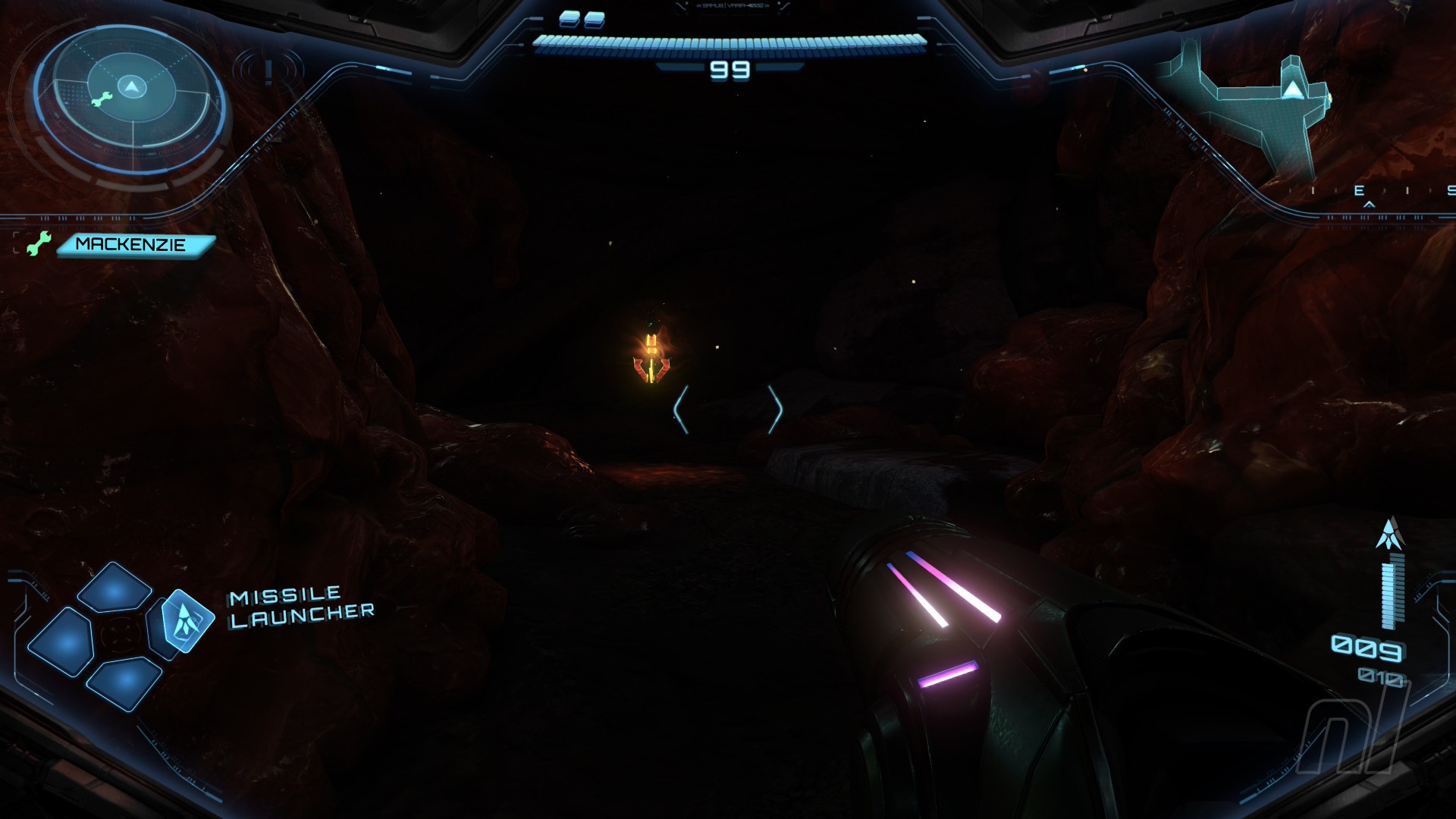
Task: Click the alert exclamation indicator
Action: click(x=268, y=72)
